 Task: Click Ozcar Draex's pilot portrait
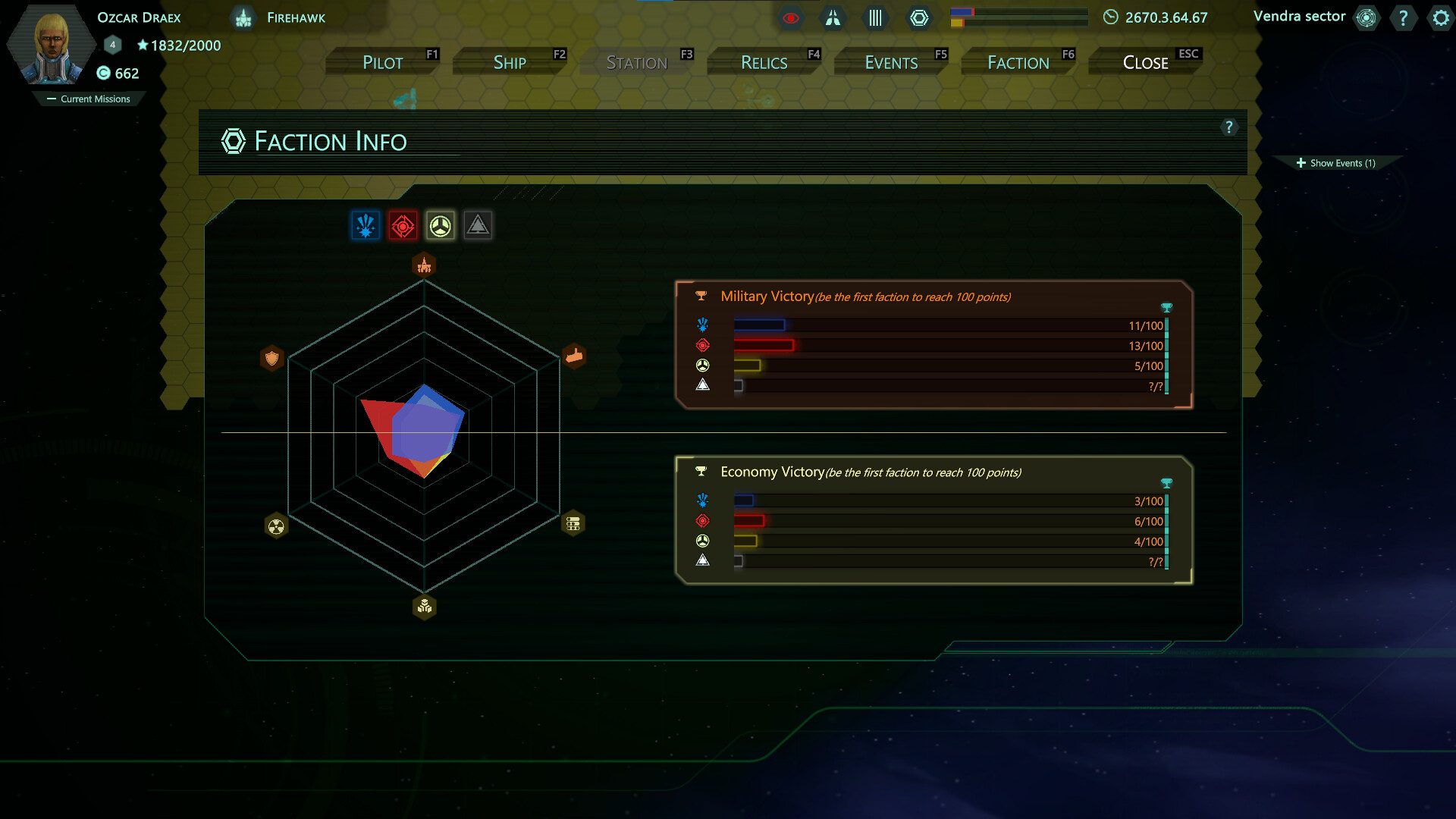pyautogui.click(x=49, y=45)
